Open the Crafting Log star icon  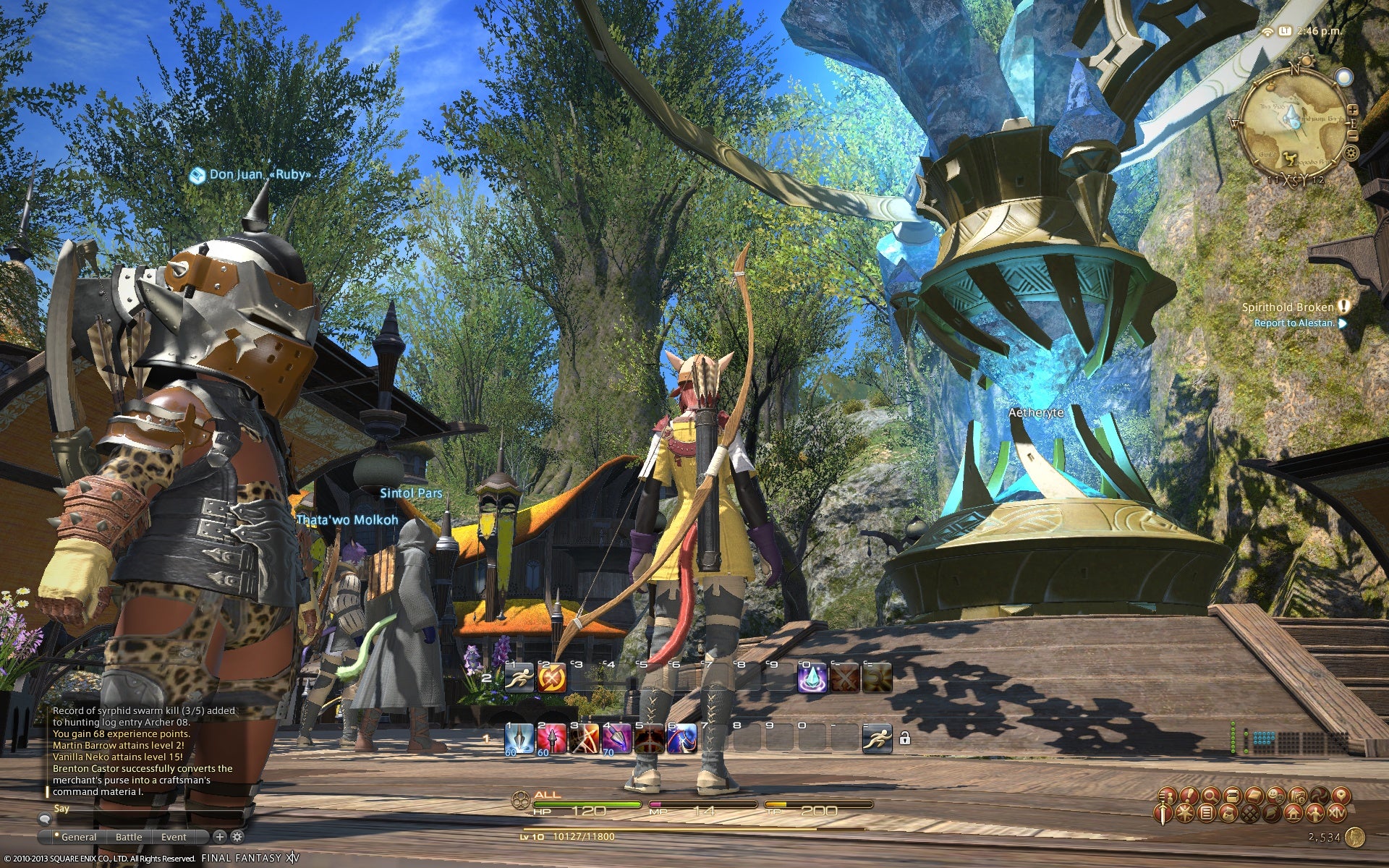[1186, 814]
